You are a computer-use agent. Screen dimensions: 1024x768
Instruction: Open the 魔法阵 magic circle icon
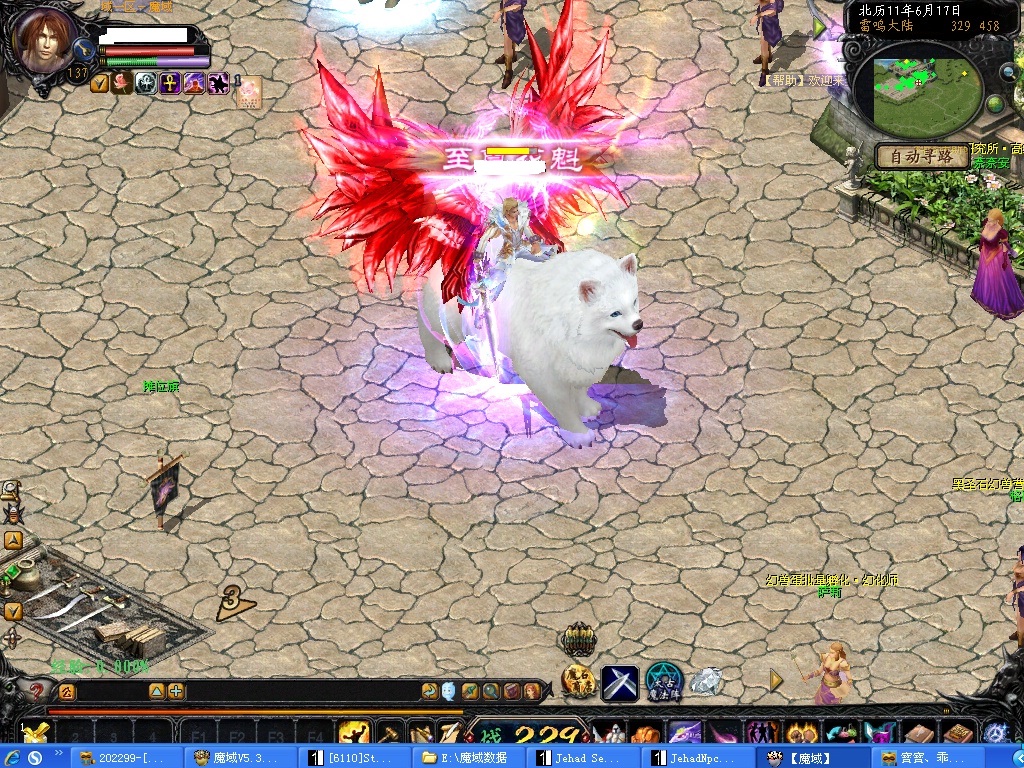point(663,682)
